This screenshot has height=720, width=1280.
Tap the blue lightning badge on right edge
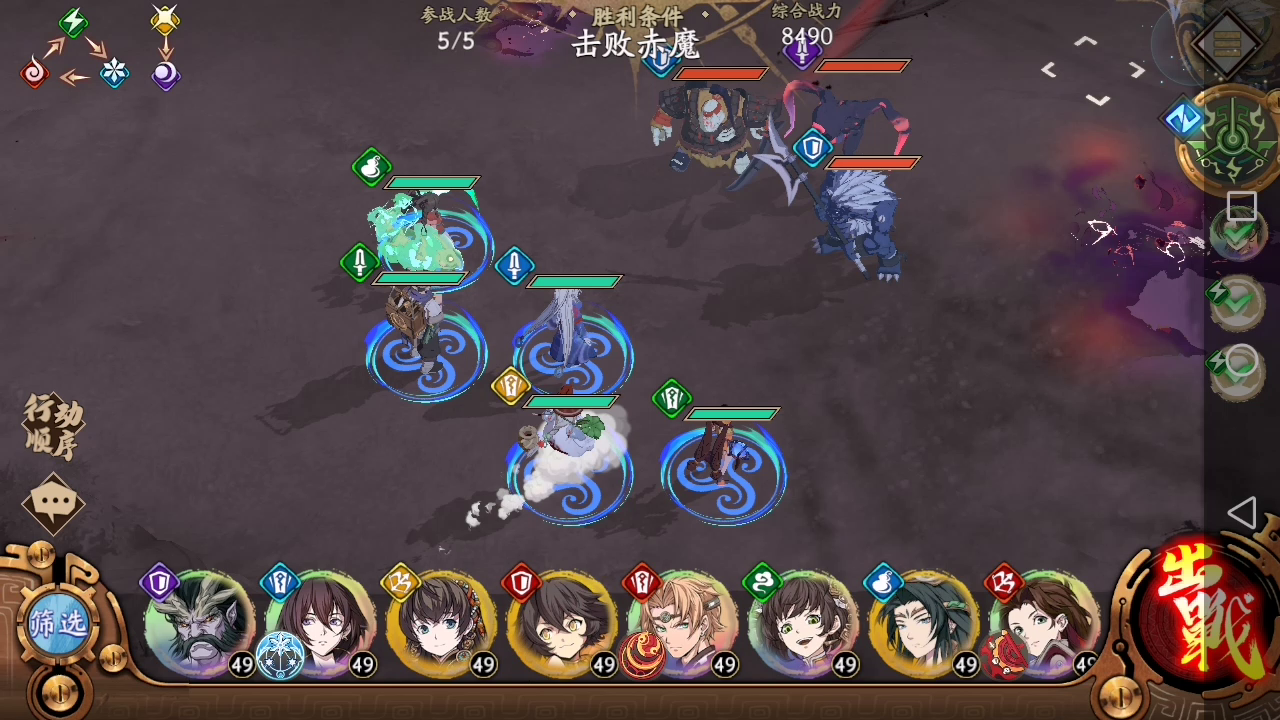tap(1182, 118)
